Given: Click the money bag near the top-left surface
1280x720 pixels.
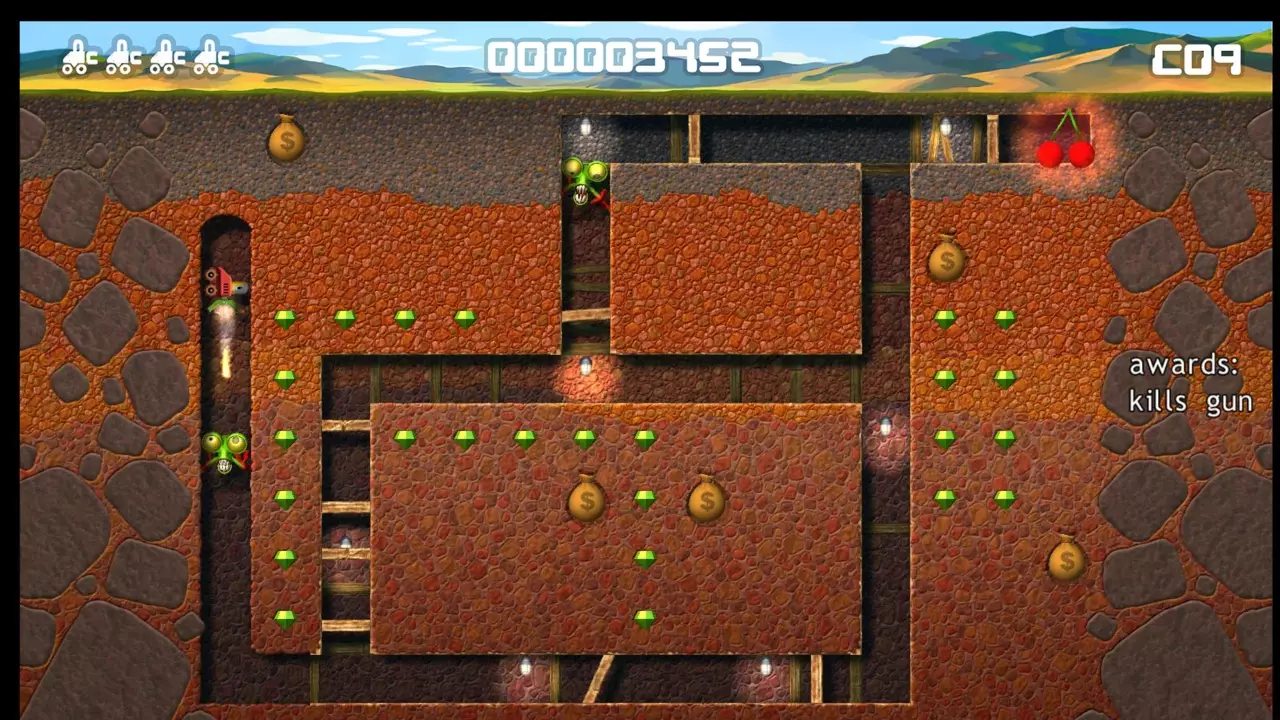Looking at the screenshot, I should pos(286,140).
